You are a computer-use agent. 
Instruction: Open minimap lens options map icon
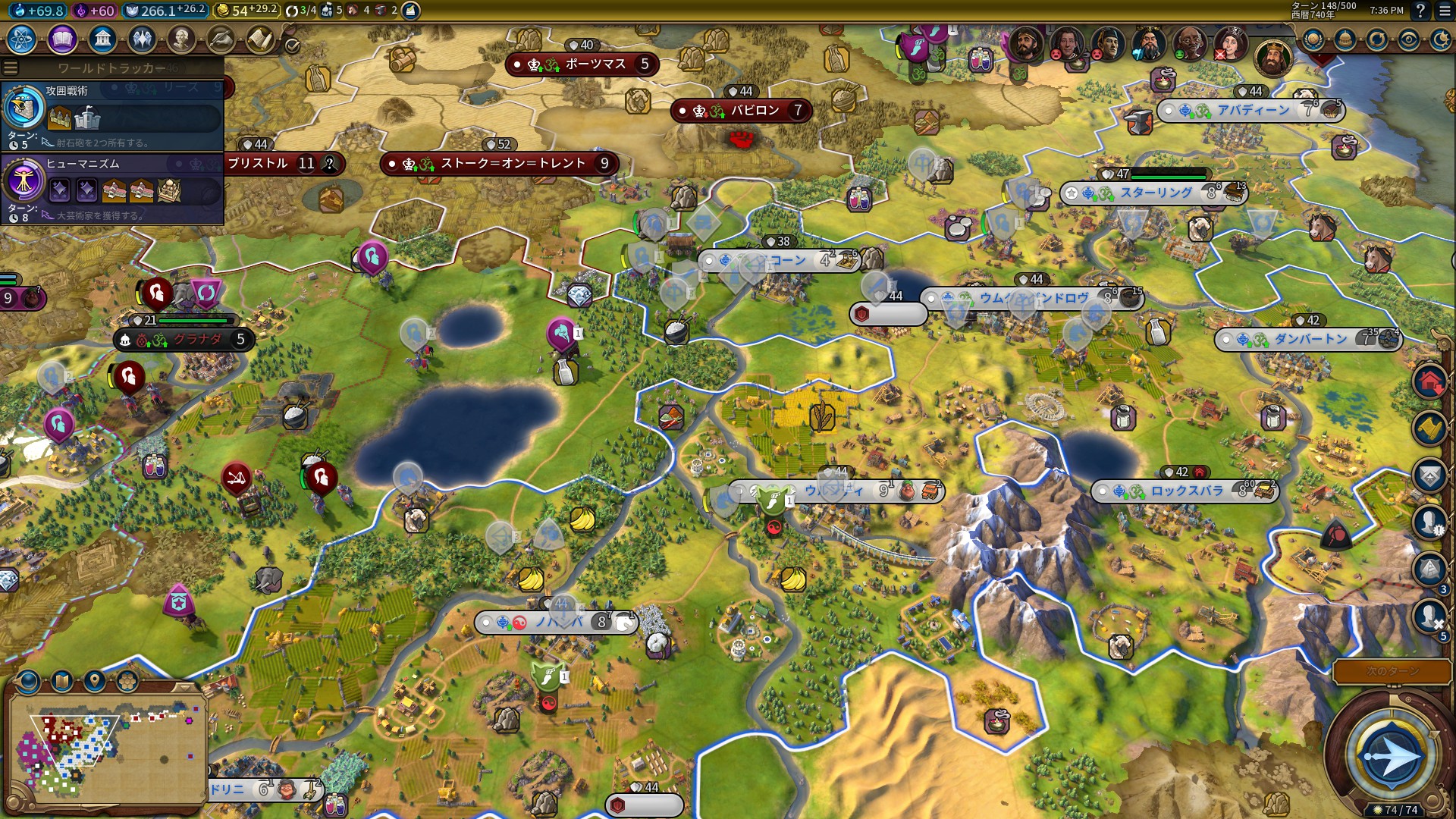[61, 681]
